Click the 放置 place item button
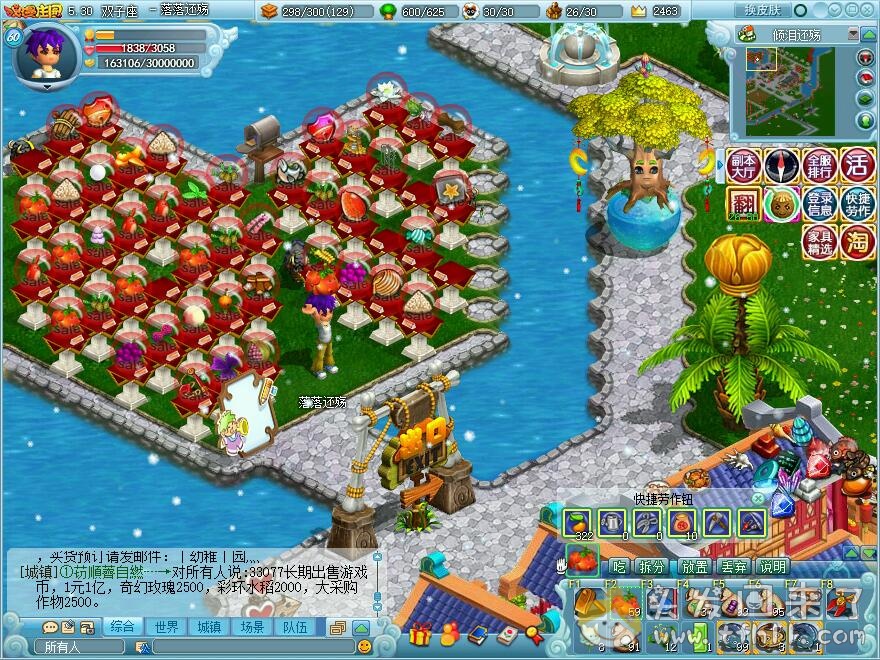Screen dimensions: 880x660 [694, 567]
